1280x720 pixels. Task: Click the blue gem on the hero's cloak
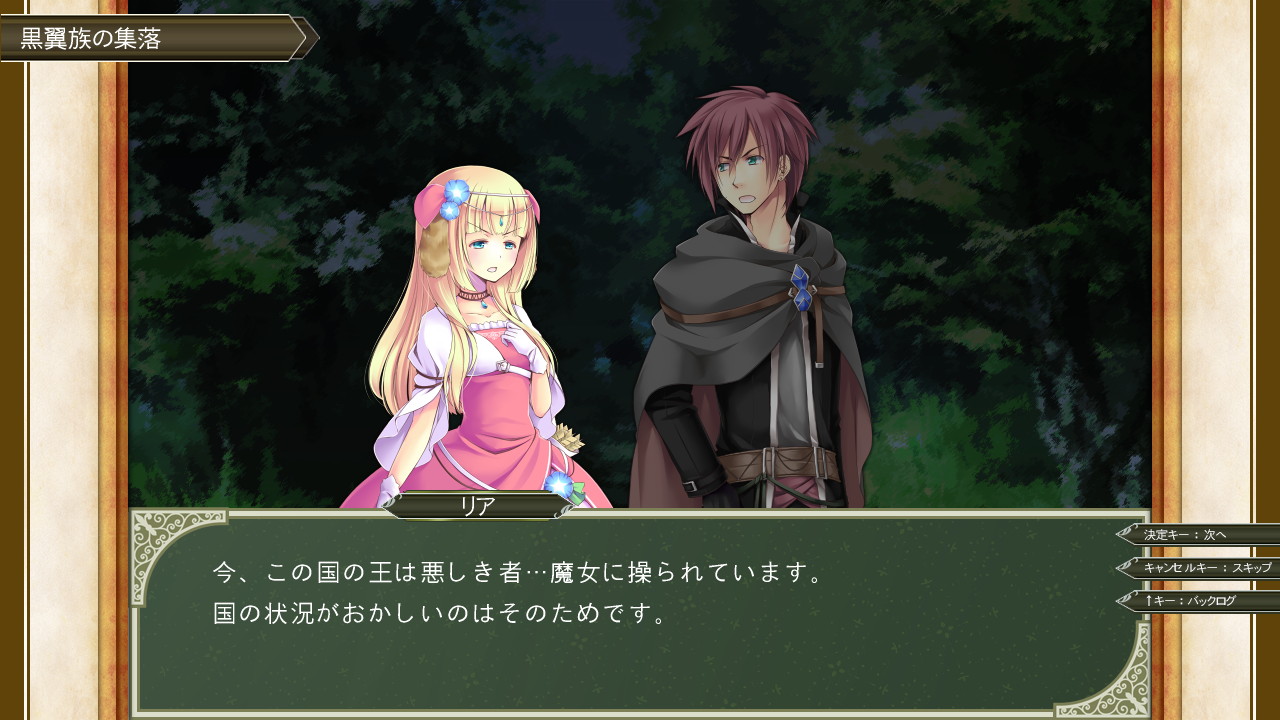tap(801, 290)
